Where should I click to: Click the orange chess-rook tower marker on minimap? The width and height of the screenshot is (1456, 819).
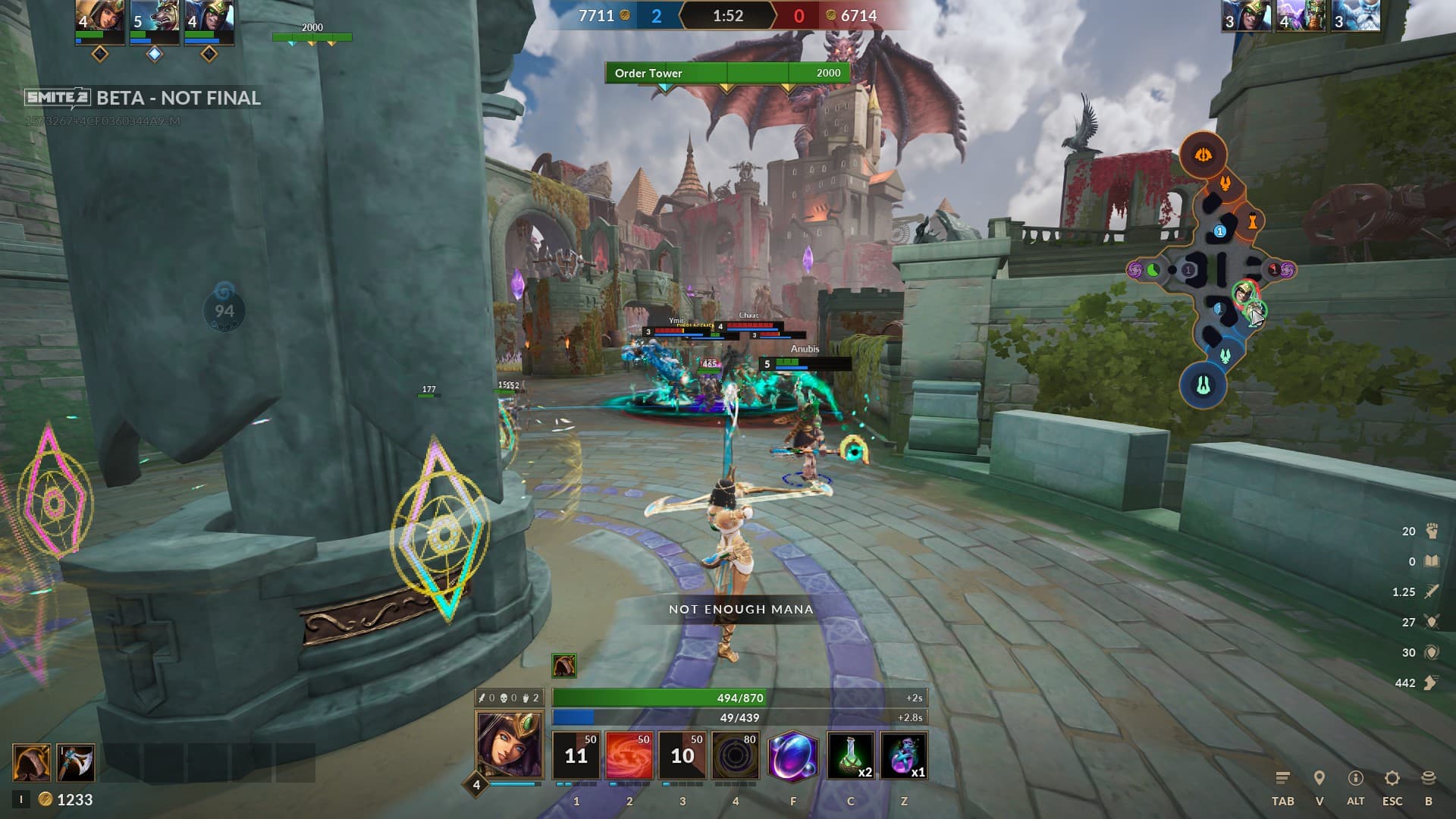[1253, 221]
